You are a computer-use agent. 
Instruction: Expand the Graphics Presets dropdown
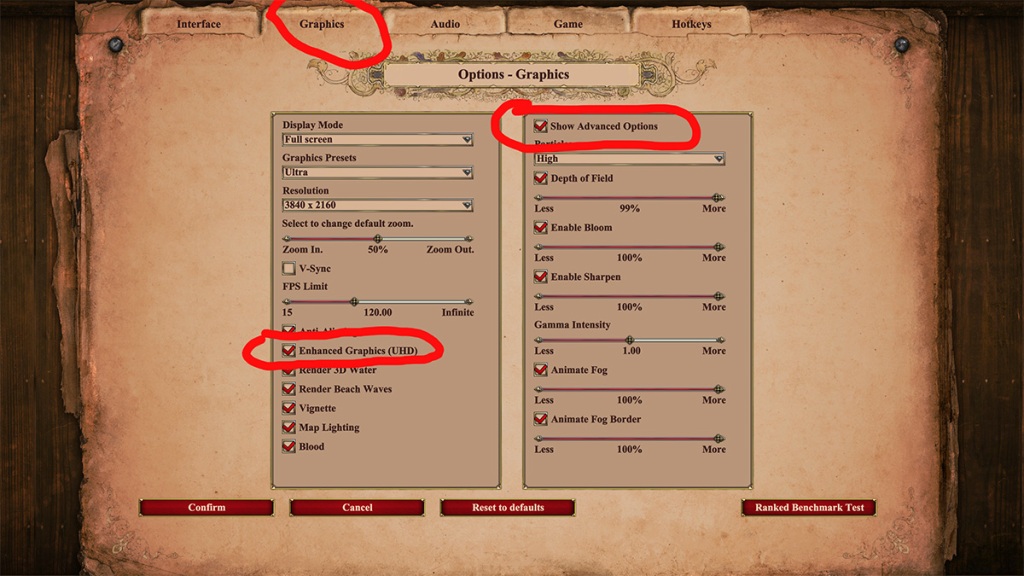(377, 173)
